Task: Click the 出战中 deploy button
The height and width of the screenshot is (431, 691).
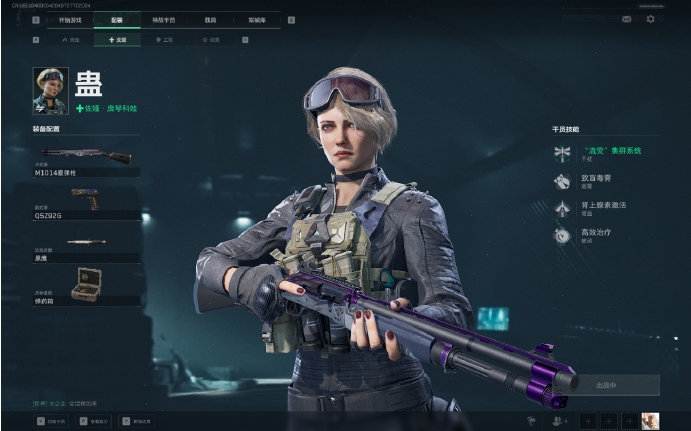Action: click(606, 385)
